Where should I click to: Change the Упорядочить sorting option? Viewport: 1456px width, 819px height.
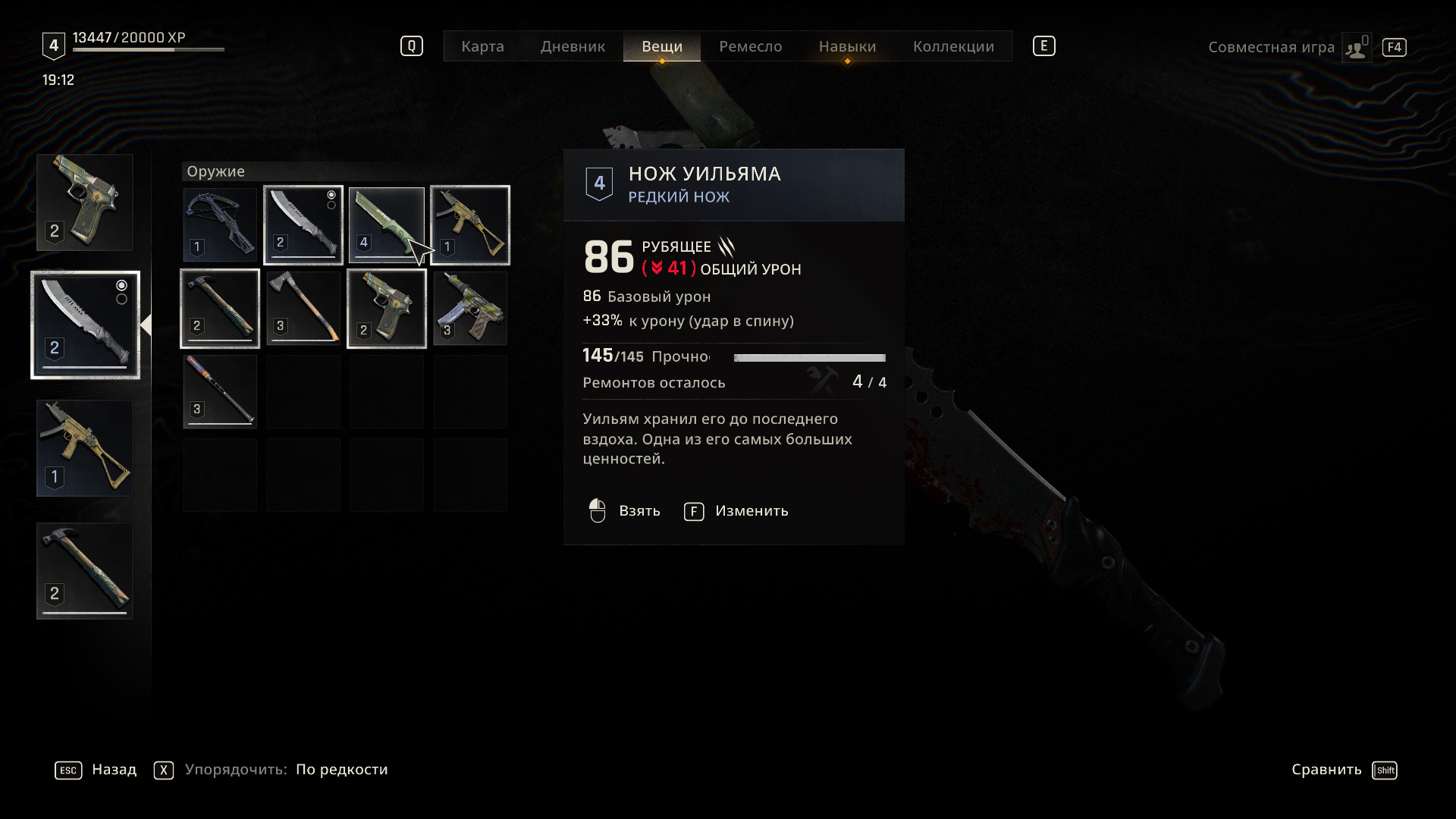click(271, 770)
